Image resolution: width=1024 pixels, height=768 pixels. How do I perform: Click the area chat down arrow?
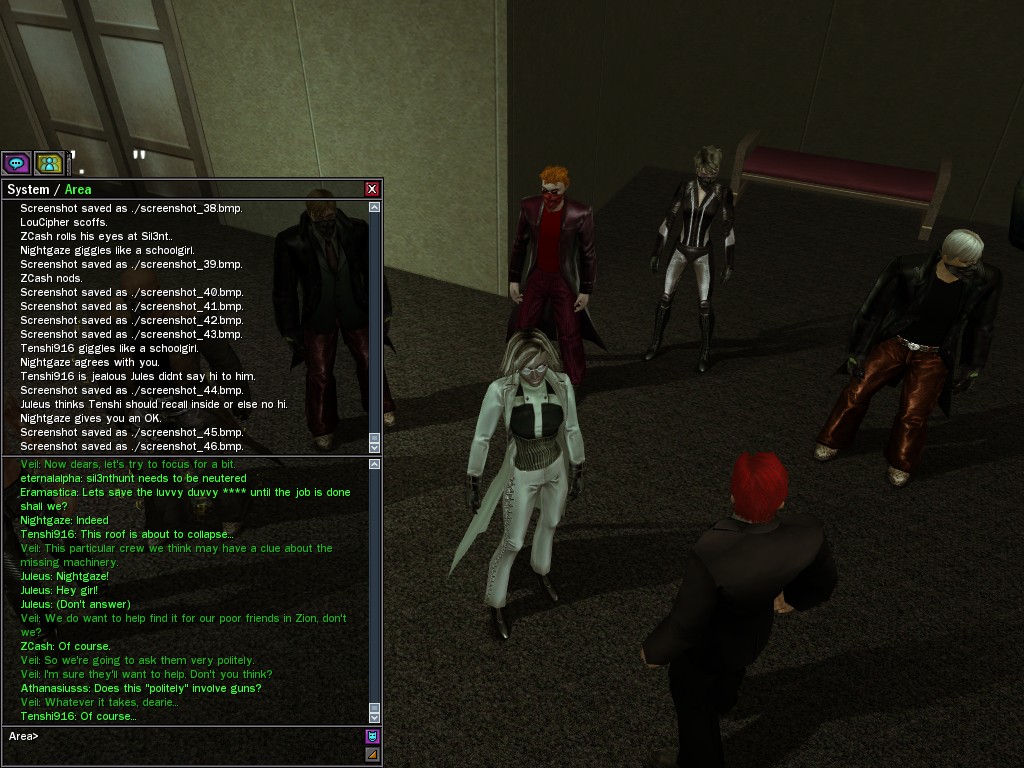(x=375, y=717)
